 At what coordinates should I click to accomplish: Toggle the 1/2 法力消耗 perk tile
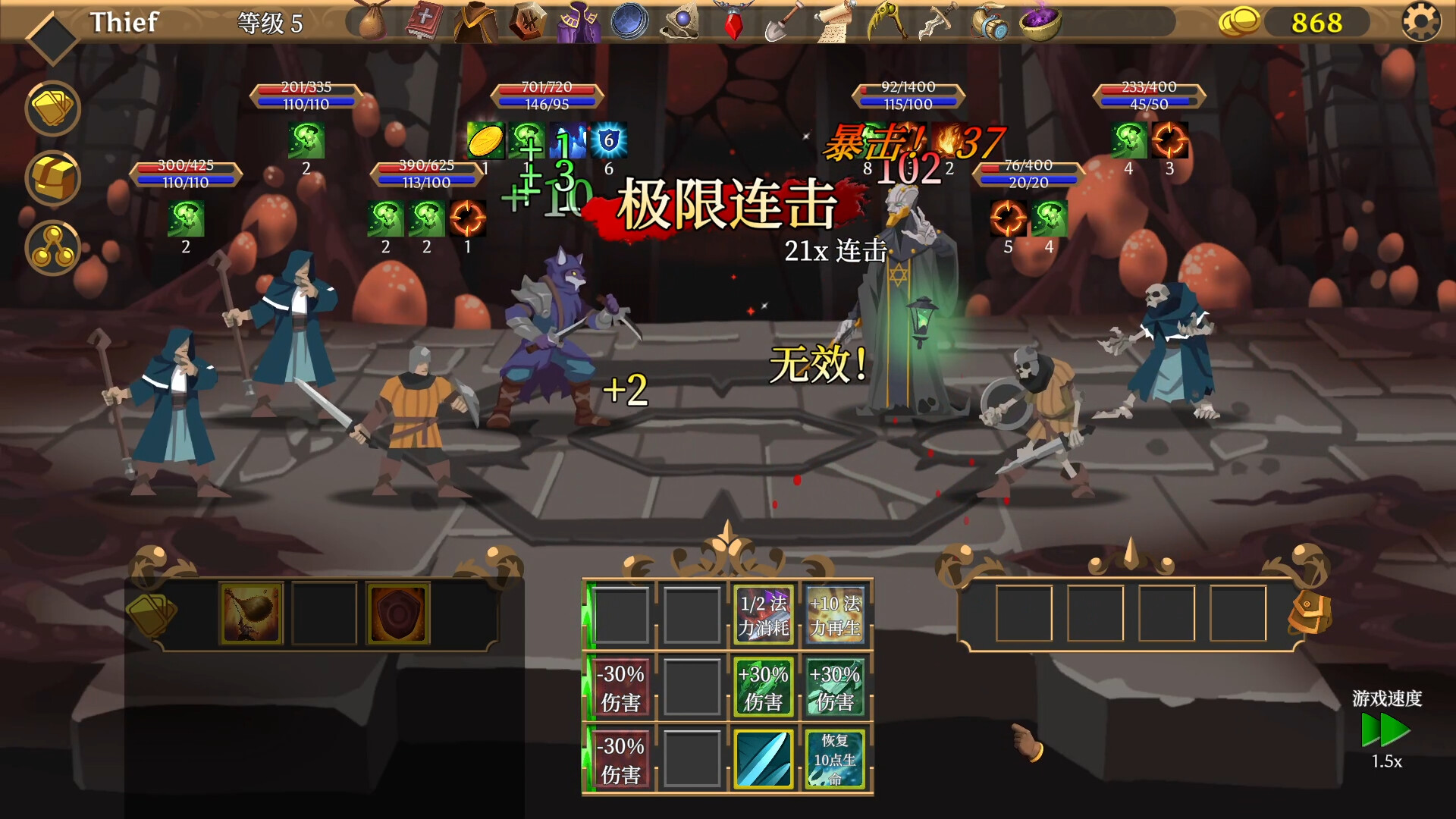coord(763,613)
